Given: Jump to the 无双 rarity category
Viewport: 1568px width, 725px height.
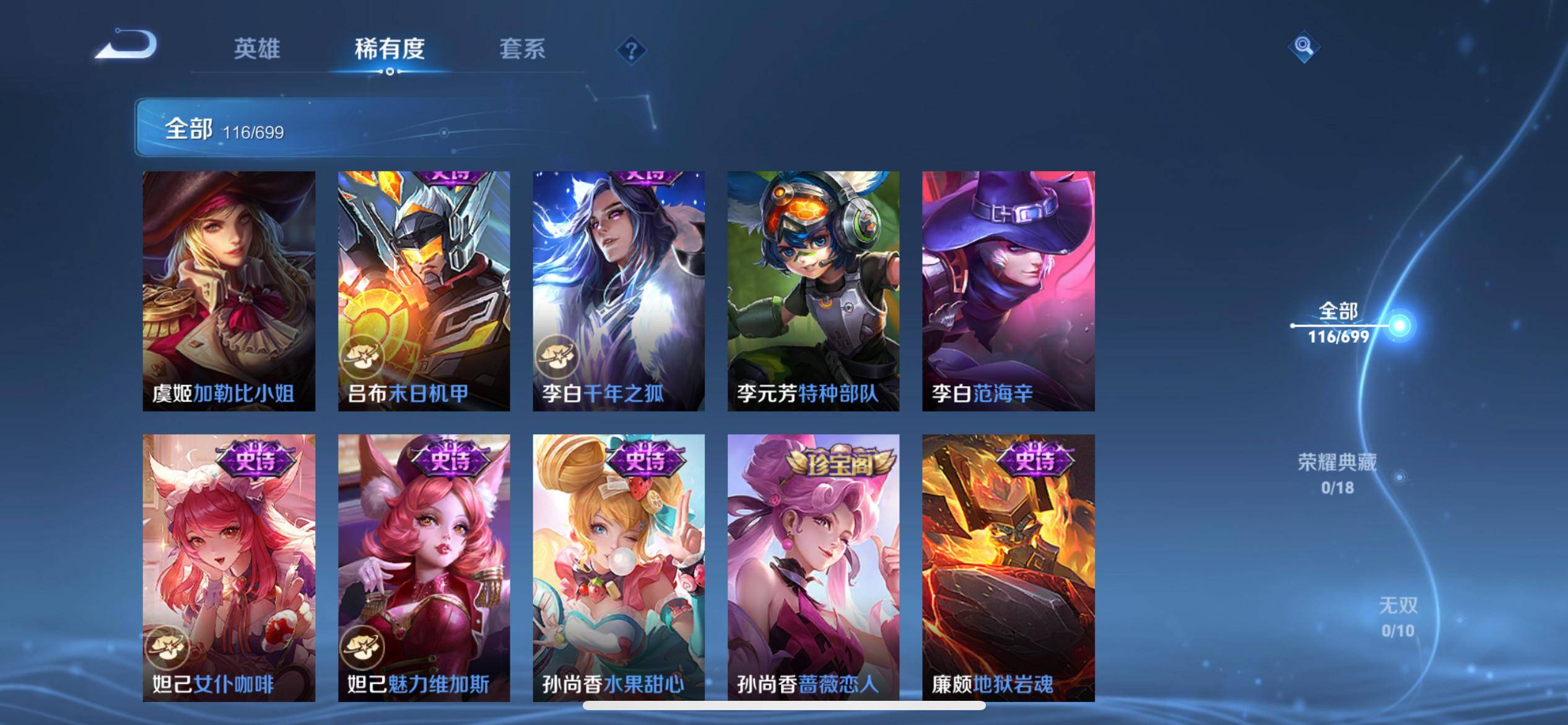Looking at the screenshot, I should [x=1398, y=617].
